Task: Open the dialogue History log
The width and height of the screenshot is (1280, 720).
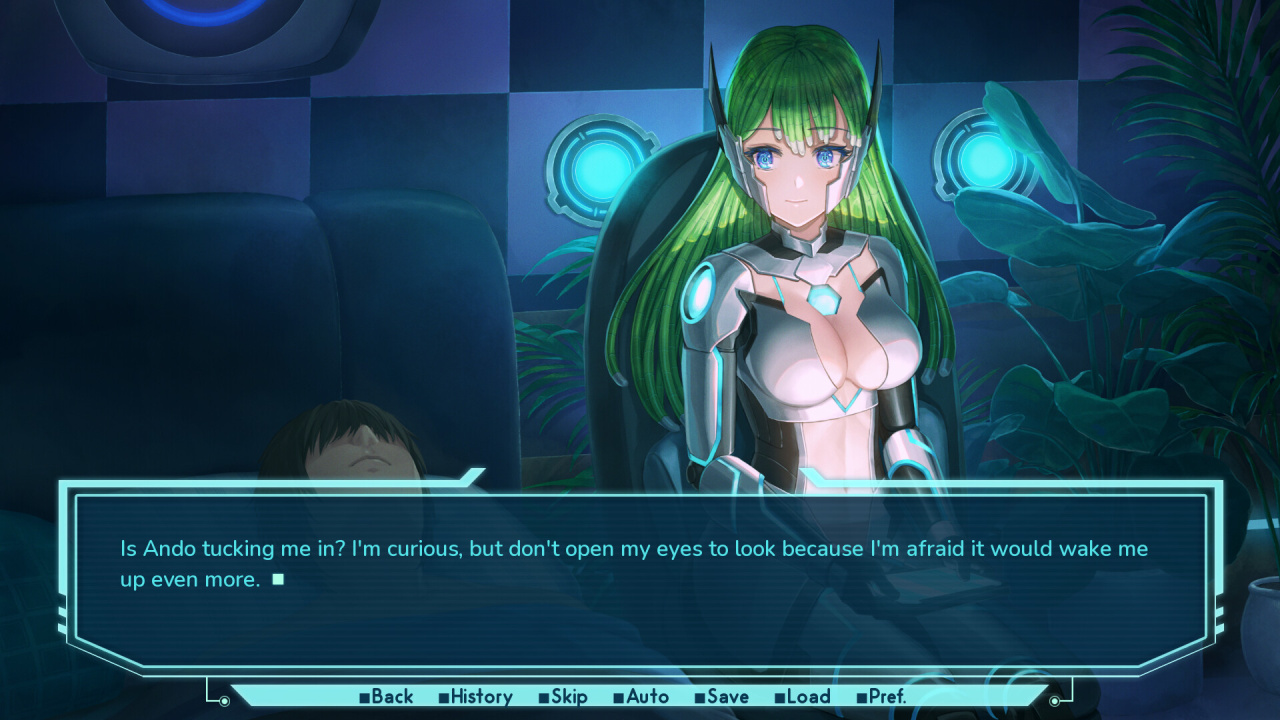Action: click(x=476, y=697)
